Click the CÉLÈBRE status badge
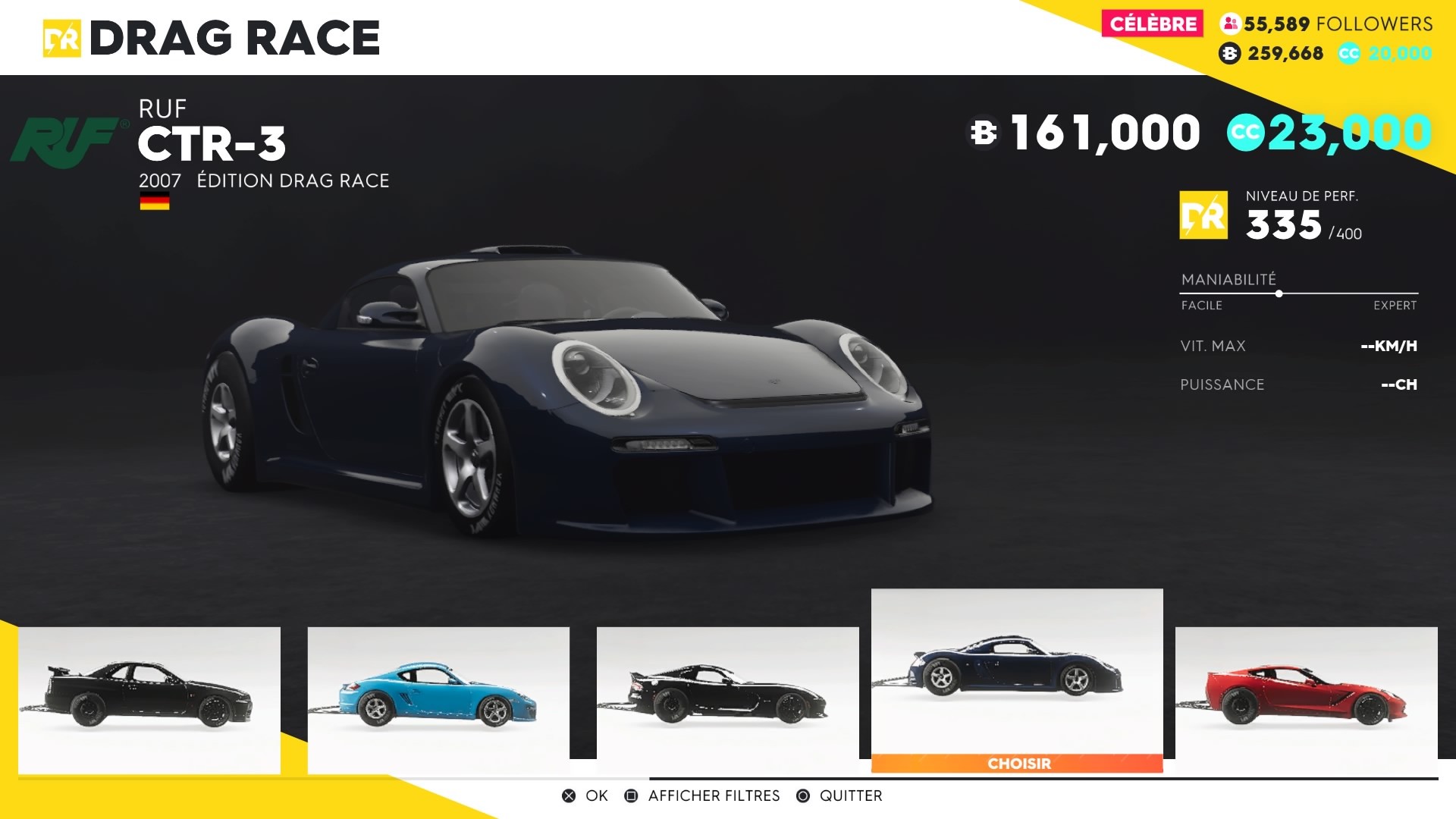The image size is (1456, 819). pyautogui.click(x=1153, y=23)
